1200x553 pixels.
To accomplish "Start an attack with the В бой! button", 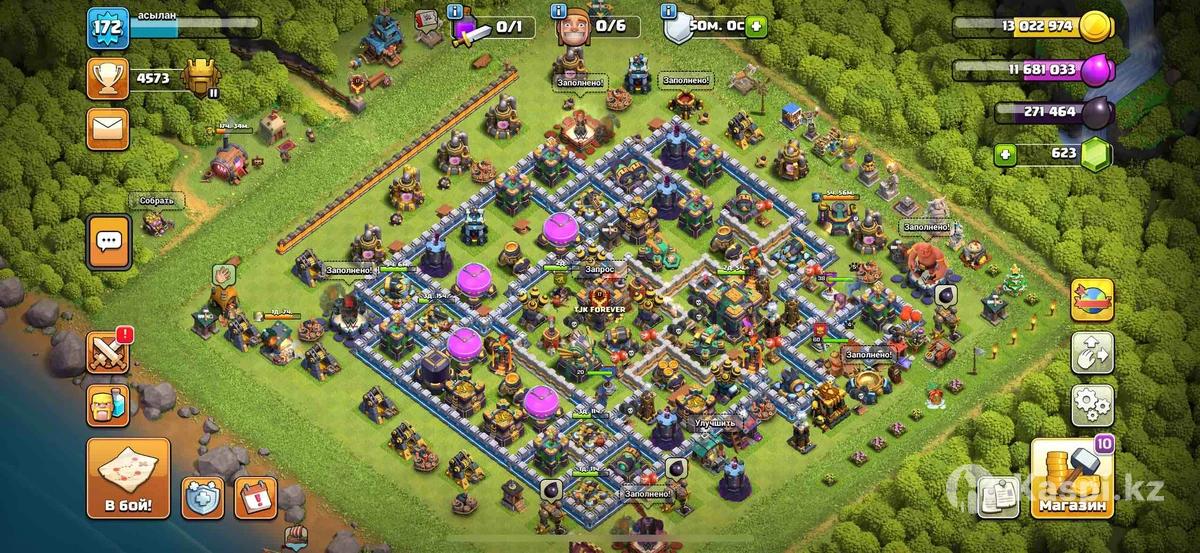I will coord(128,478).
